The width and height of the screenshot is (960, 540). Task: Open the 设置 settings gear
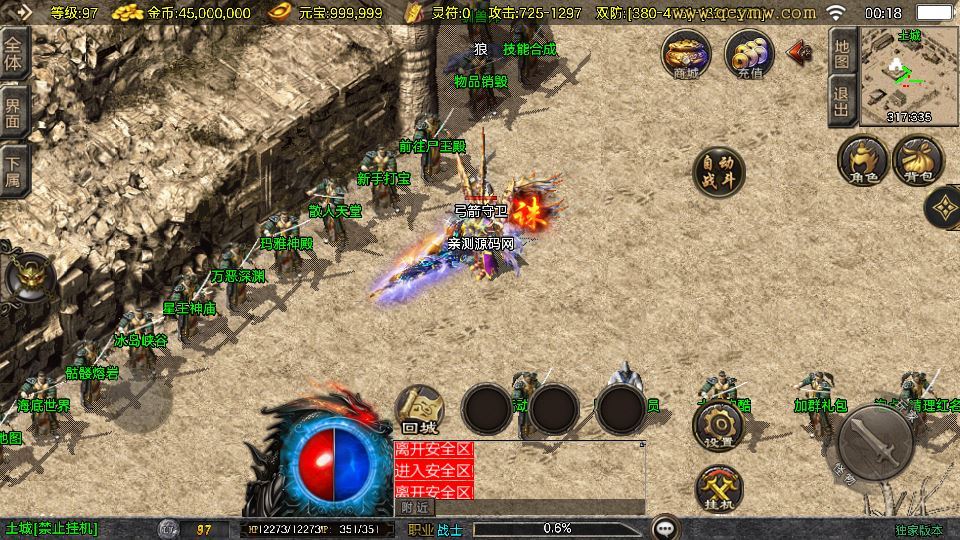point(718,425)
